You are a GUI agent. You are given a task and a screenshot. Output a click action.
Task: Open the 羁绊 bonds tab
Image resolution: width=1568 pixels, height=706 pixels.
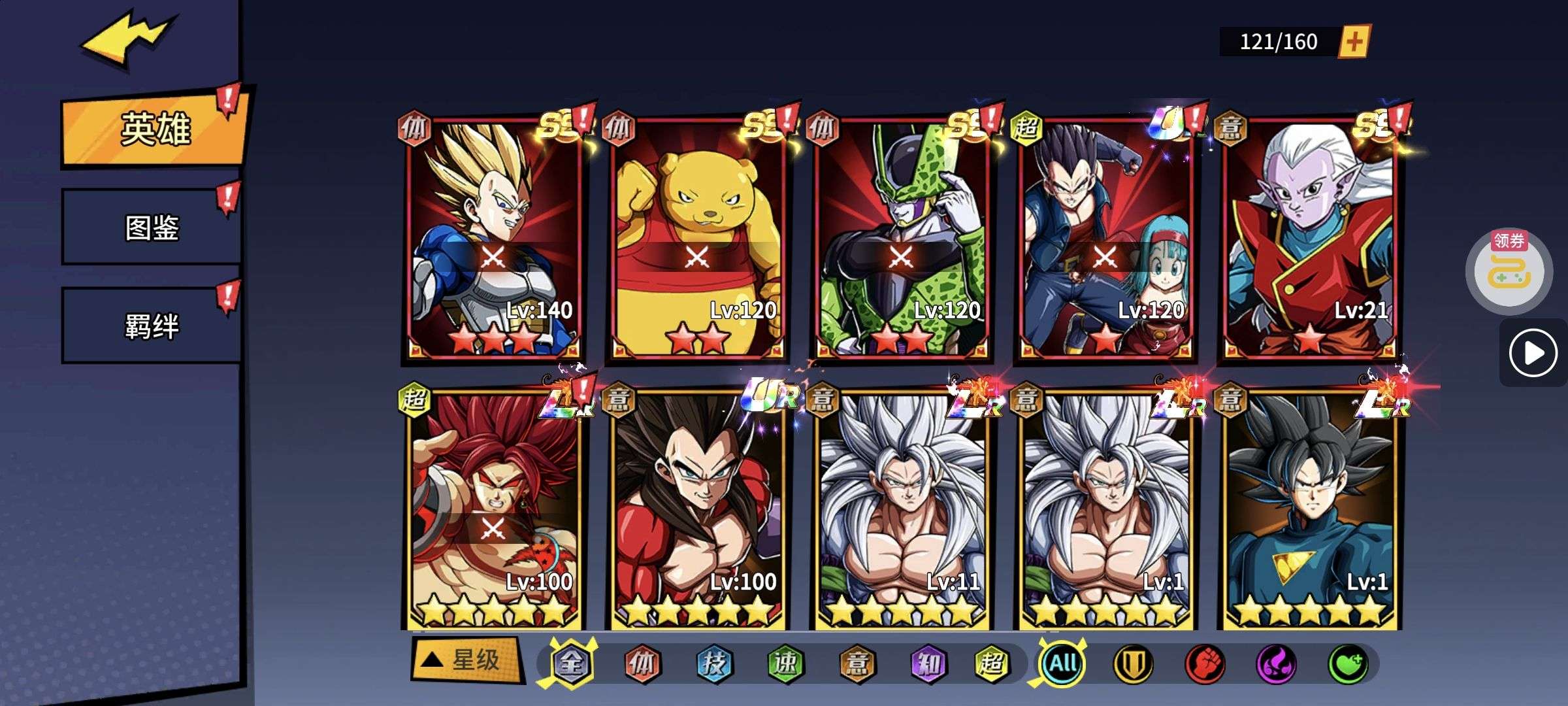(152, 326)
